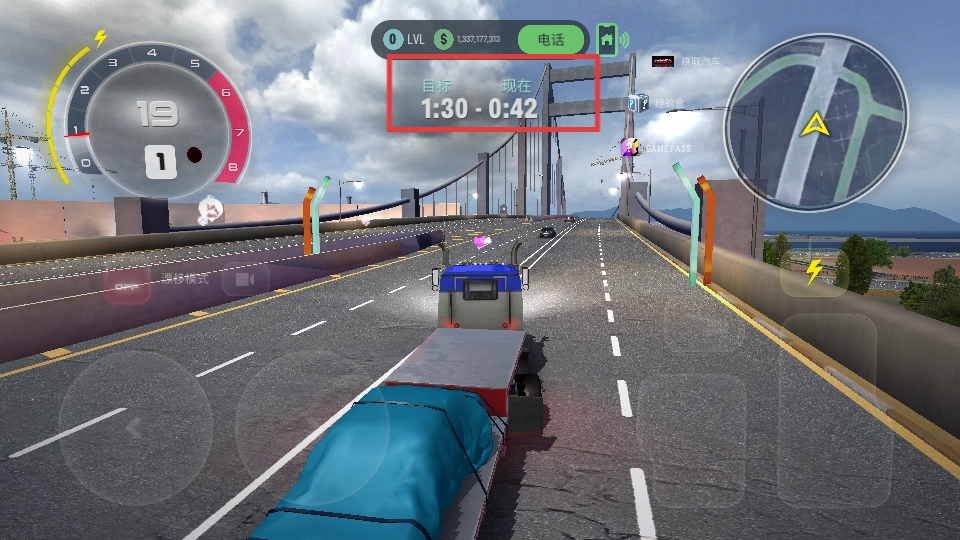Tap the green 电话 phone button
Image resolution: width=960 pixels, height=540 pixels.
[551, 40]
